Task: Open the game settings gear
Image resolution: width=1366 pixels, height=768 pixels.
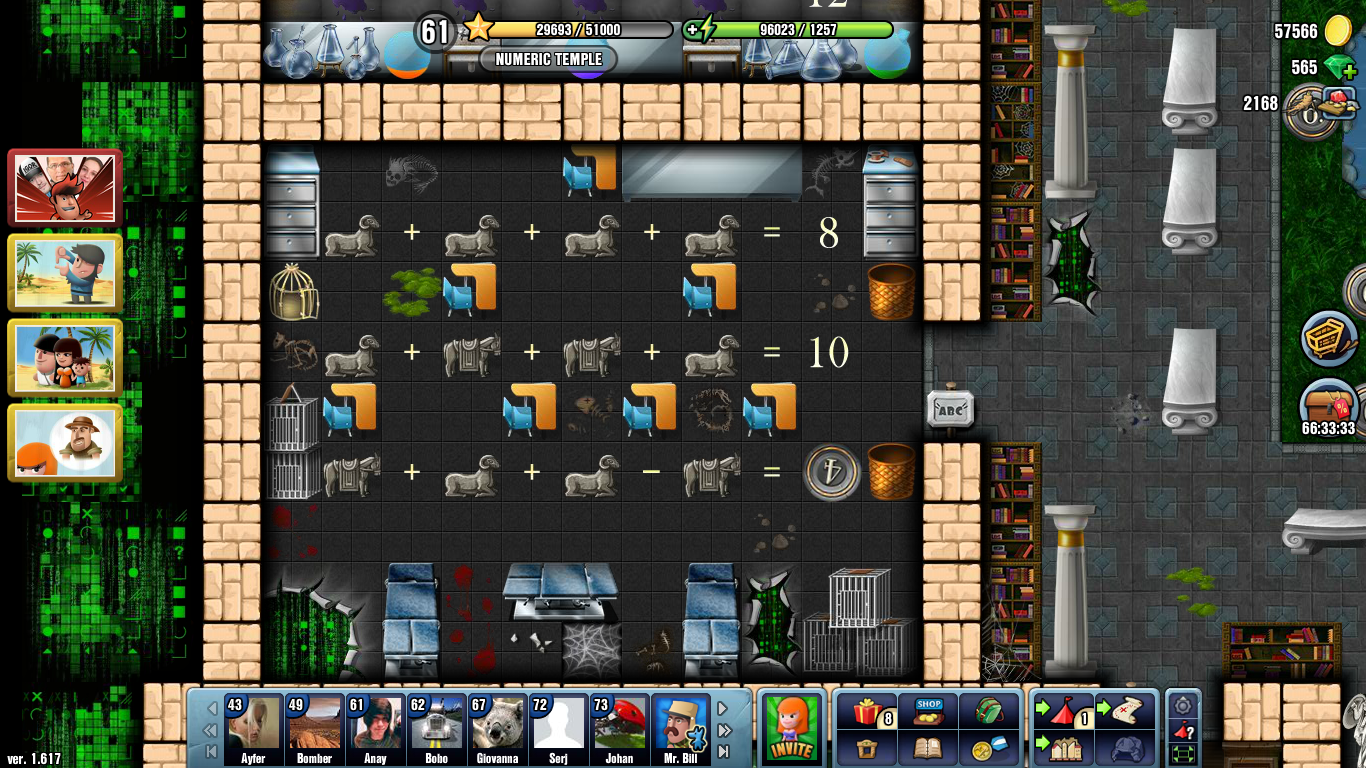Action: click(x=1182, y=707)
